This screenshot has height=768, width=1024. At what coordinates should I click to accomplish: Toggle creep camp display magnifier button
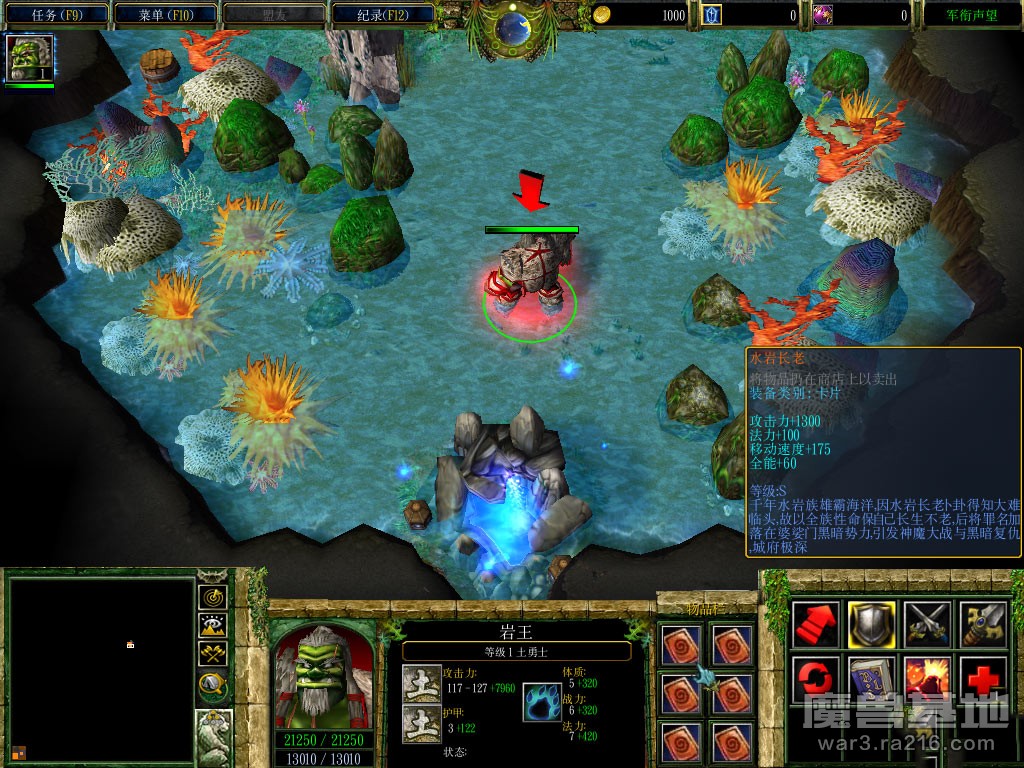click(212, 684)
